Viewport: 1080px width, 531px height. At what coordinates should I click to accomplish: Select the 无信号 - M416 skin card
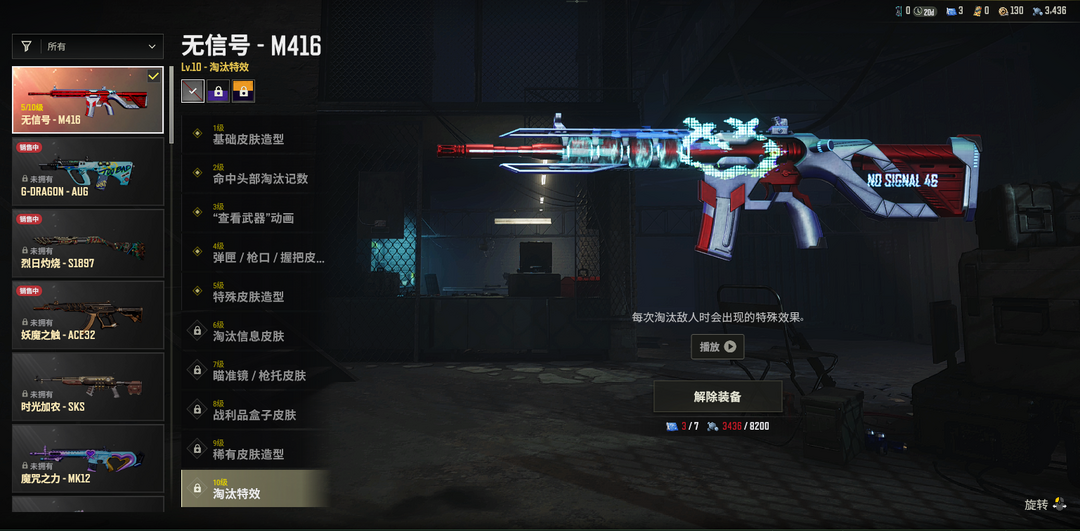[x=88, y=100]
